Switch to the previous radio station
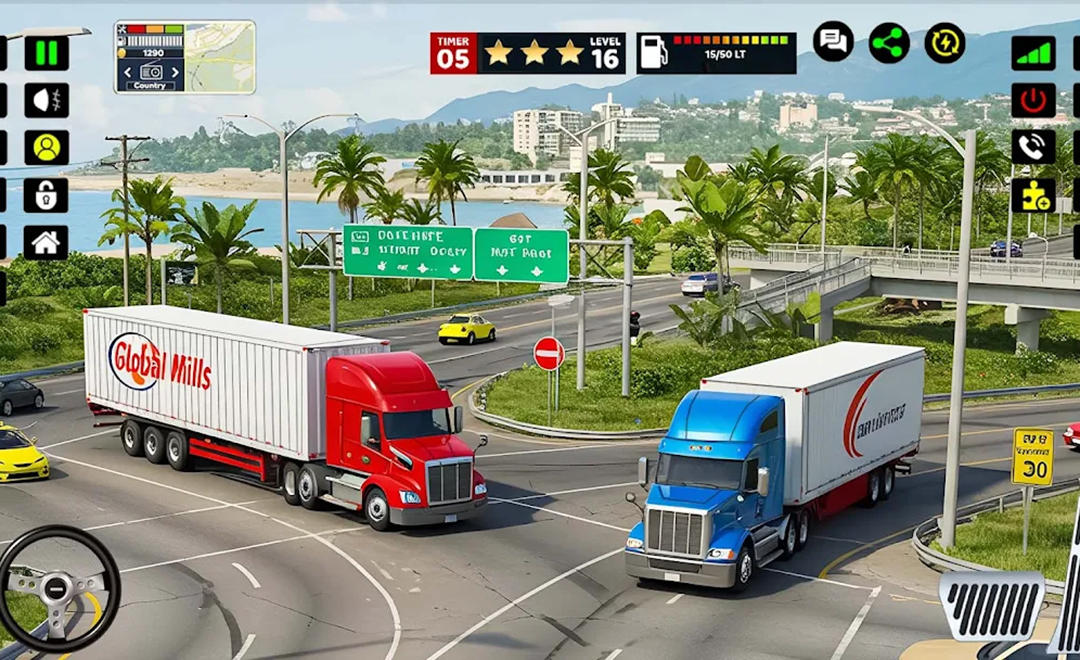1080x660 pixels. click(127, 72)
